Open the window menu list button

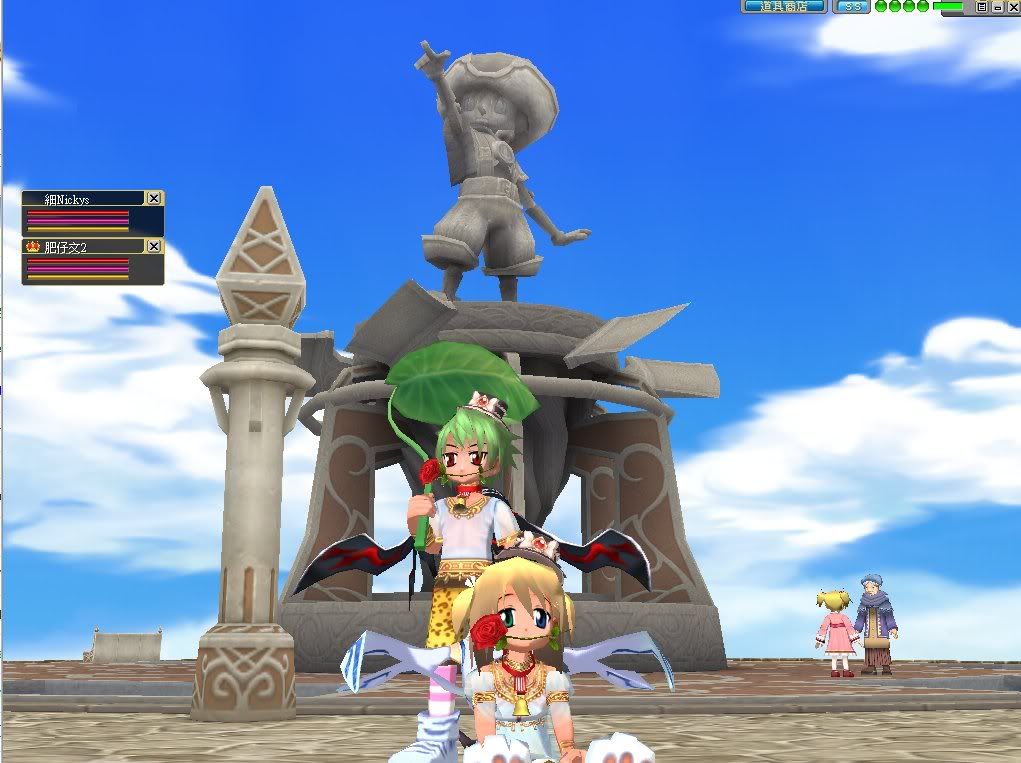982,6
